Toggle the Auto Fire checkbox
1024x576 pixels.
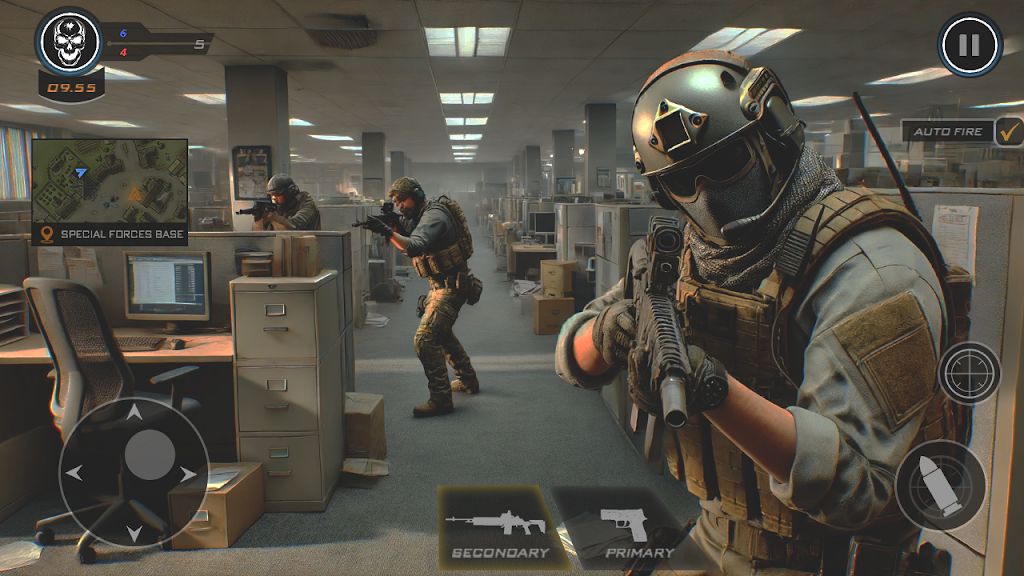click(1008, 131)
